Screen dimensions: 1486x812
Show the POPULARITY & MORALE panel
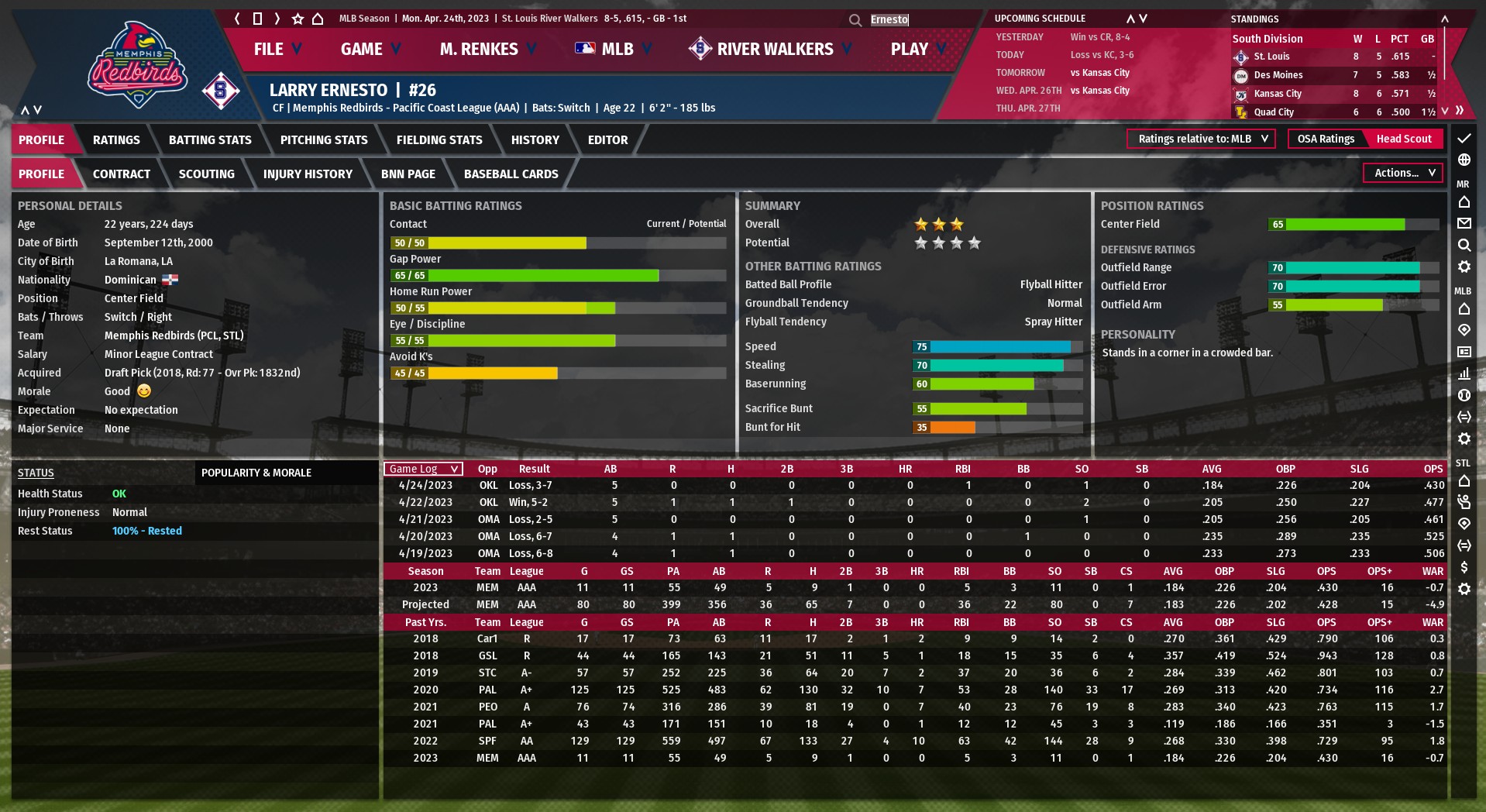(256, 473)
